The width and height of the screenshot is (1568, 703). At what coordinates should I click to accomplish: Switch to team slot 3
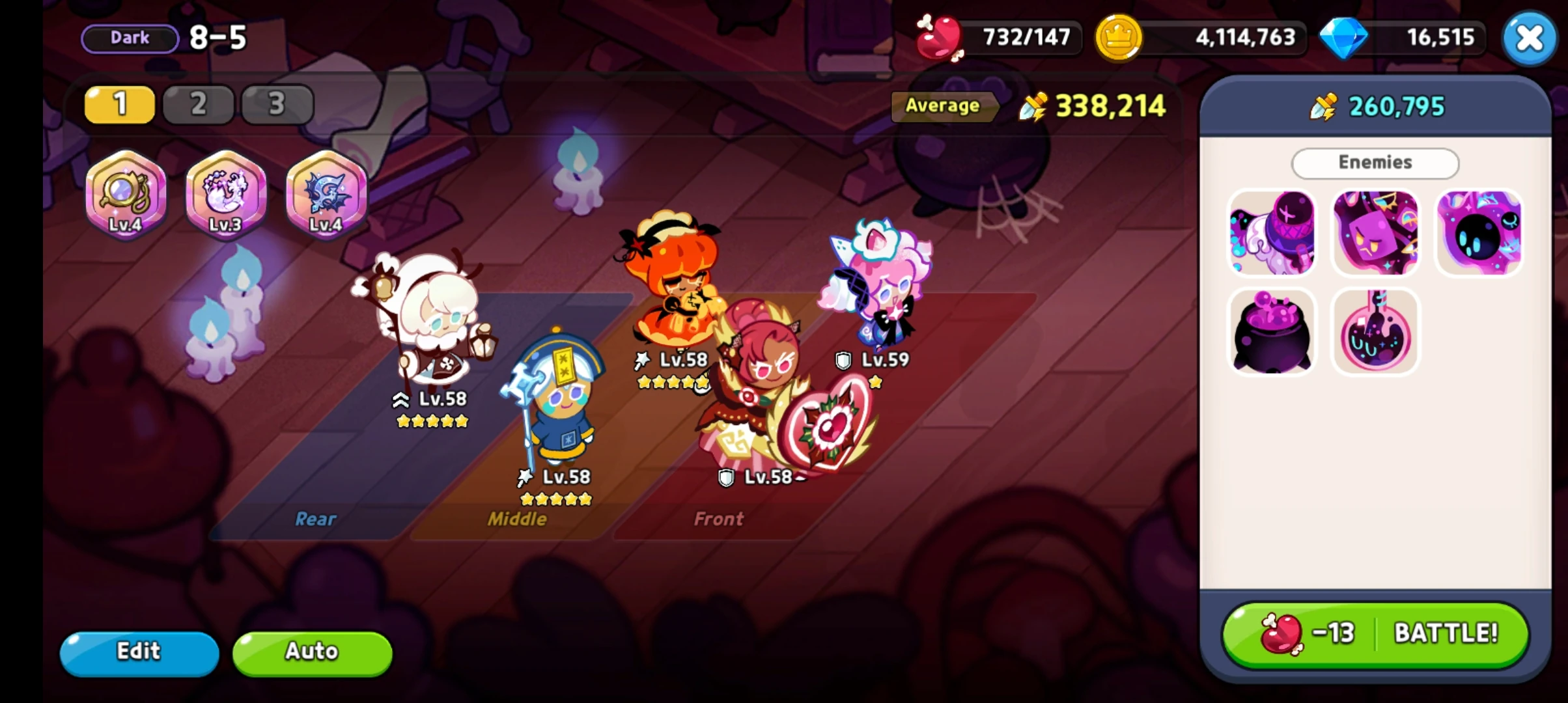click(277, 104)
